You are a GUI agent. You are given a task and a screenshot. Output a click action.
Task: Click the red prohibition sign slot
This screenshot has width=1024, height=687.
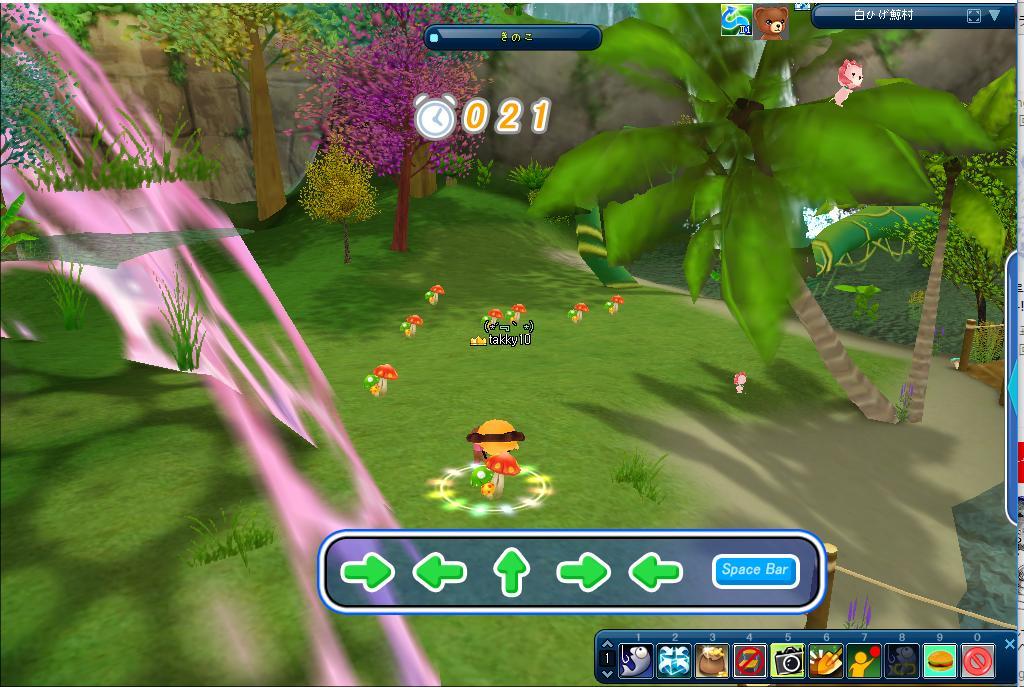coord(978,661)
